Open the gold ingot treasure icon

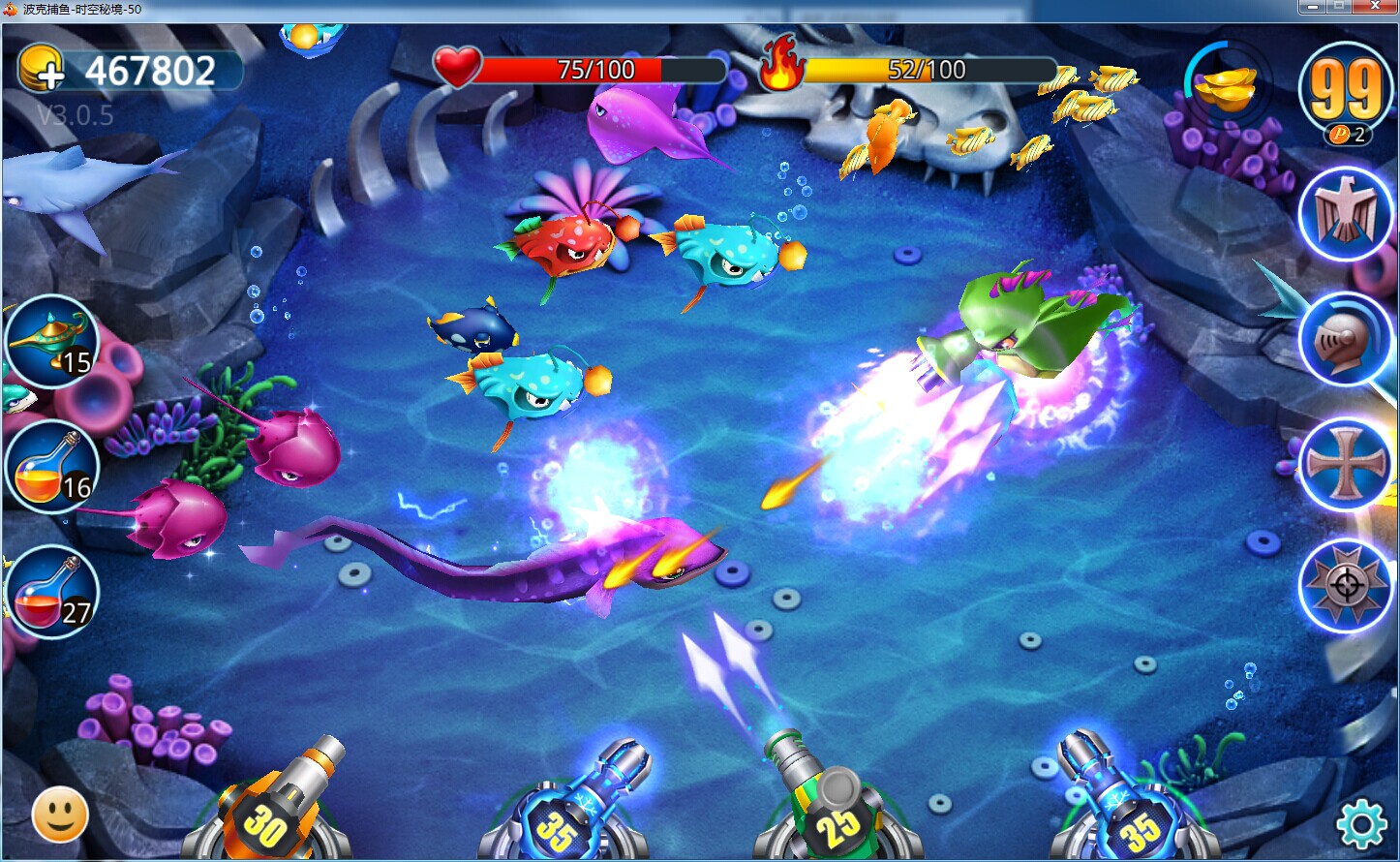(1226, 87)
